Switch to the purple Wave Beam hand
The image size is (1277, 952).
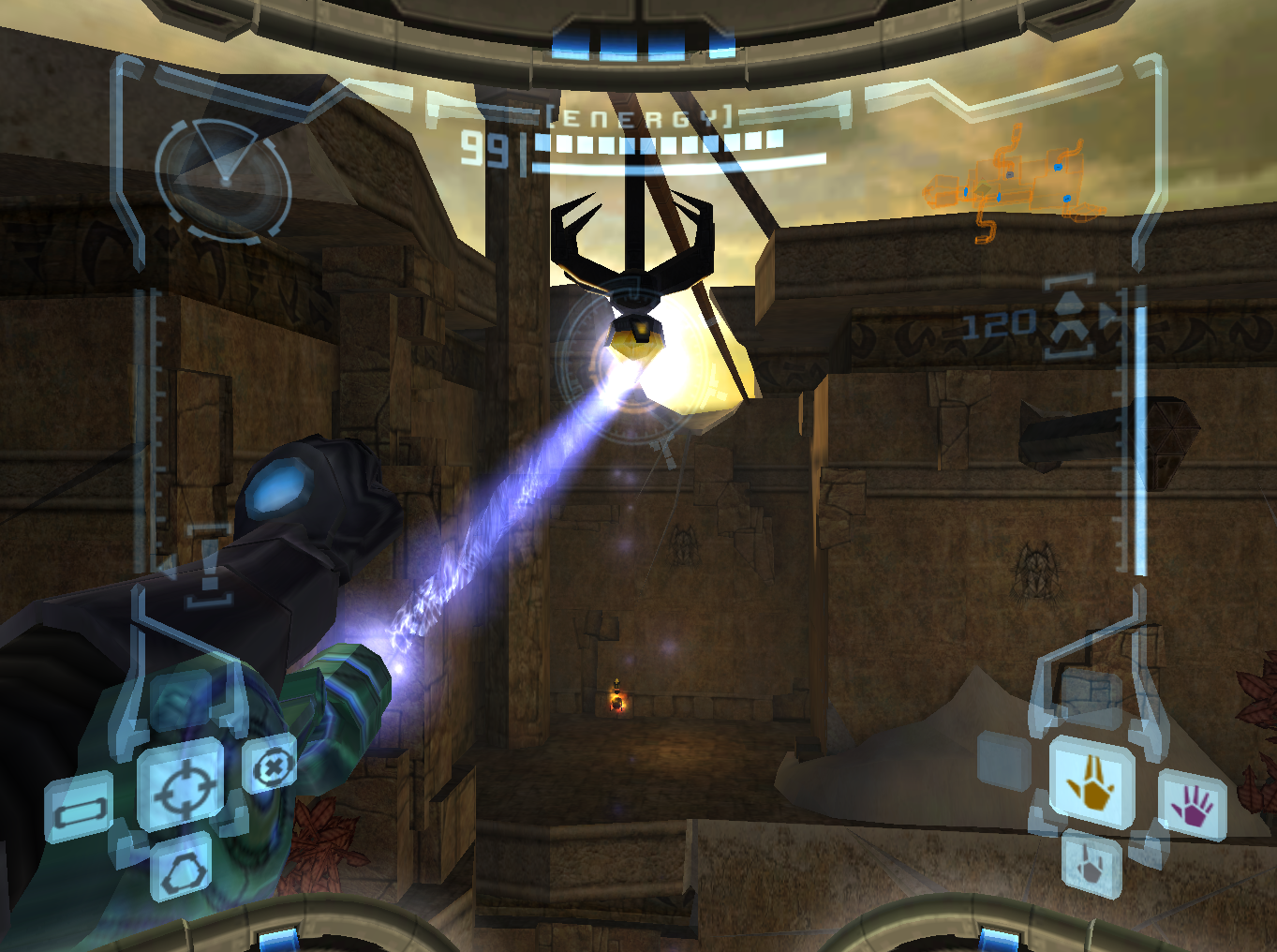pos(1193,805)
